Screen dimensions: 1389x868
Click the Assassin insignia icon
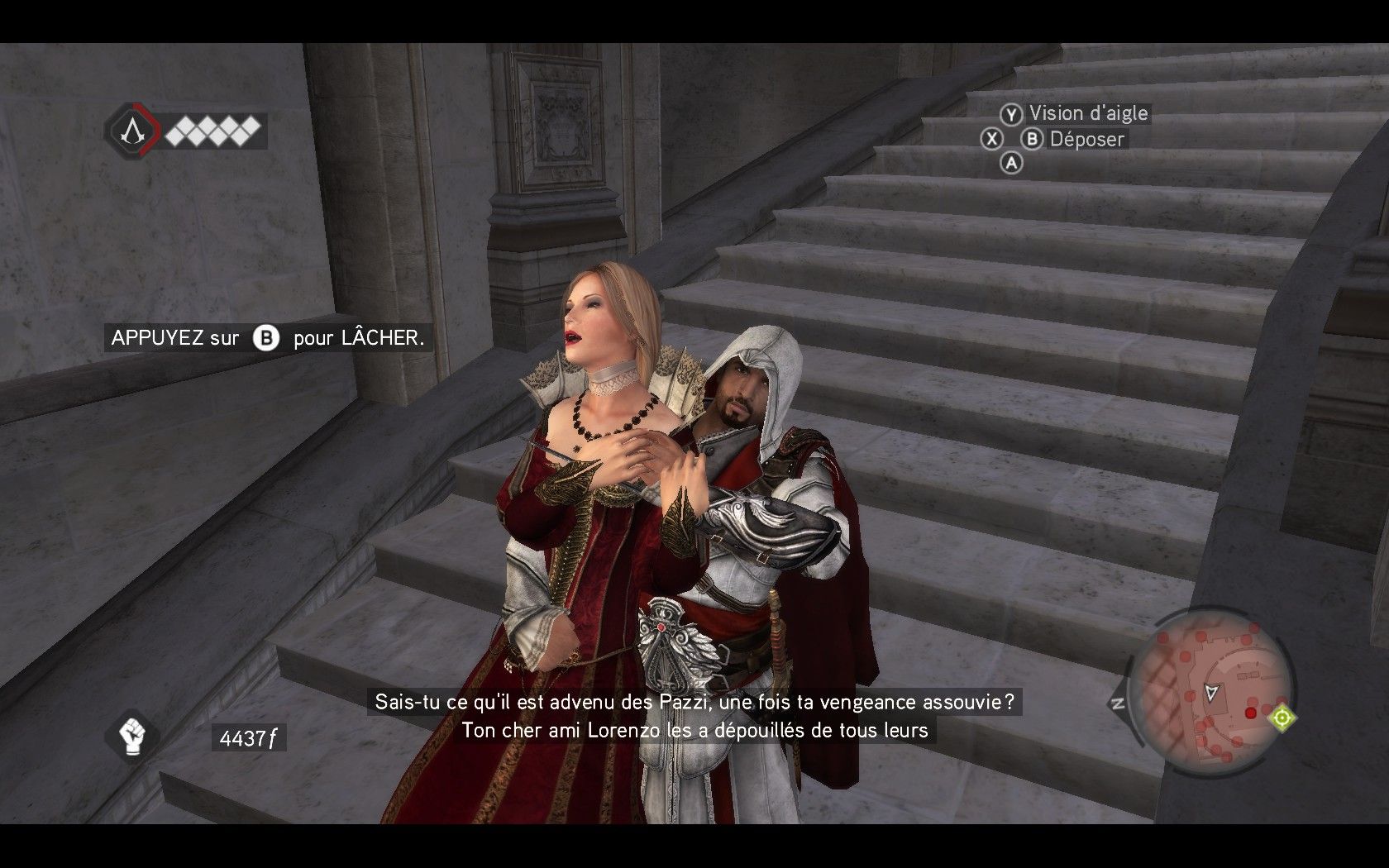(x=131, y=130)
